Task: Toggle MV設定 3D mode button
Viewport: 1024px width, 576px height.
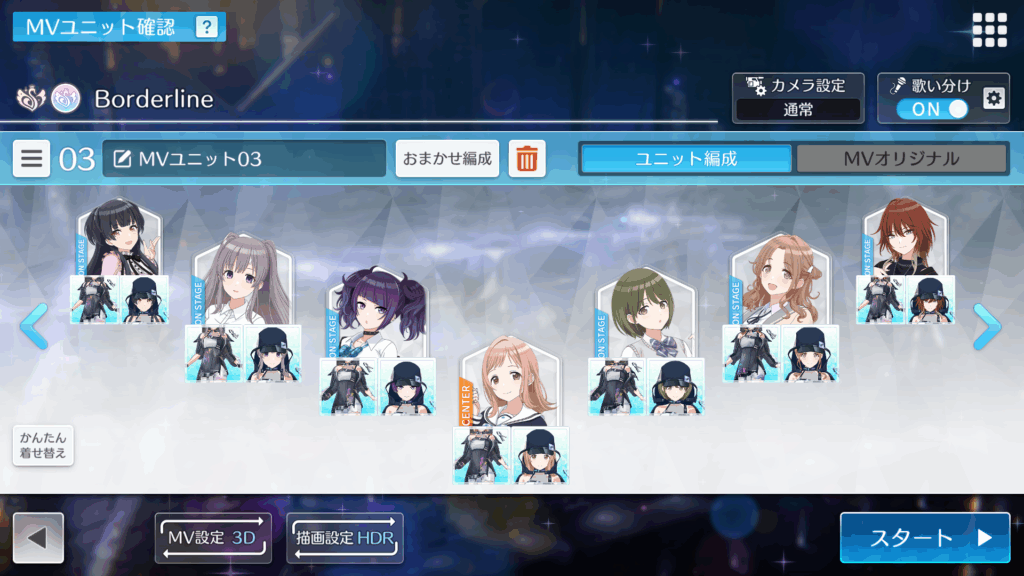Action: point(213,538)
